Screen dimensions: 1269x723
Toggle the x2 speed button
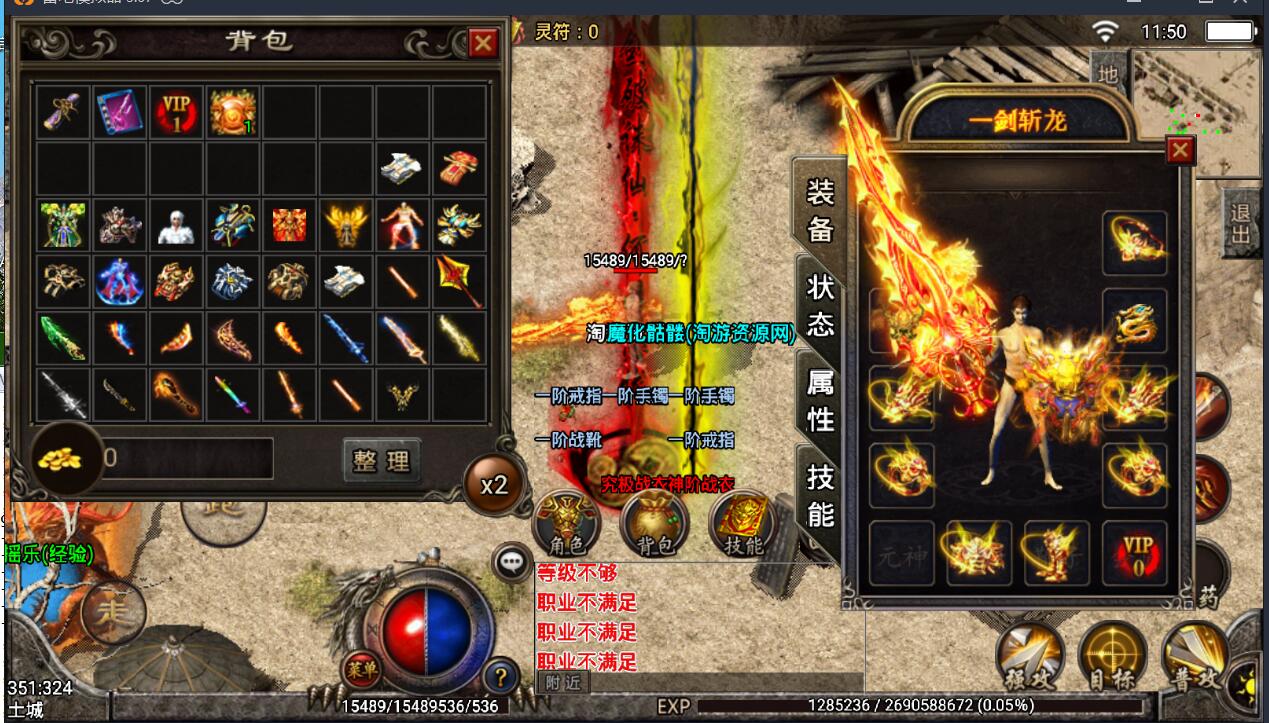494,485
